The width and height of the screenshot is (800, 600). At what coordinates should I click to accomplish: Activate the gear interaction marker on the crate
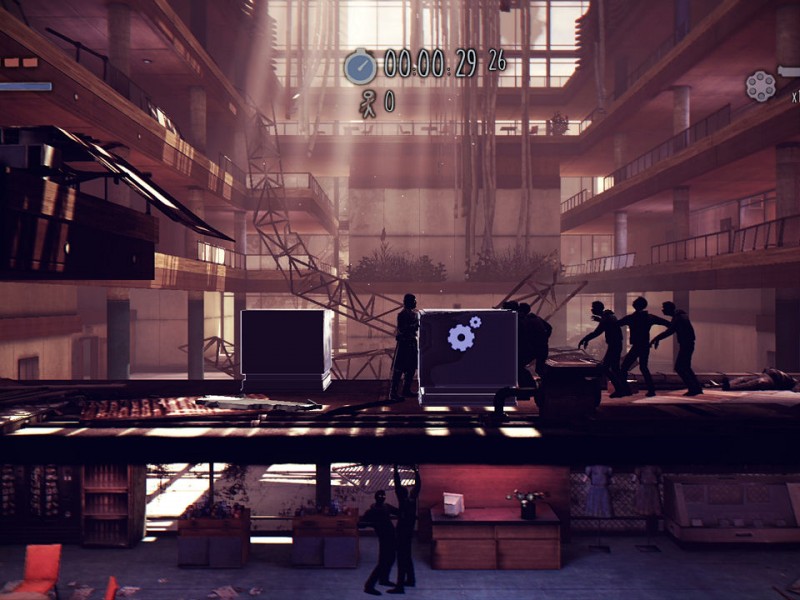point(463,335)
